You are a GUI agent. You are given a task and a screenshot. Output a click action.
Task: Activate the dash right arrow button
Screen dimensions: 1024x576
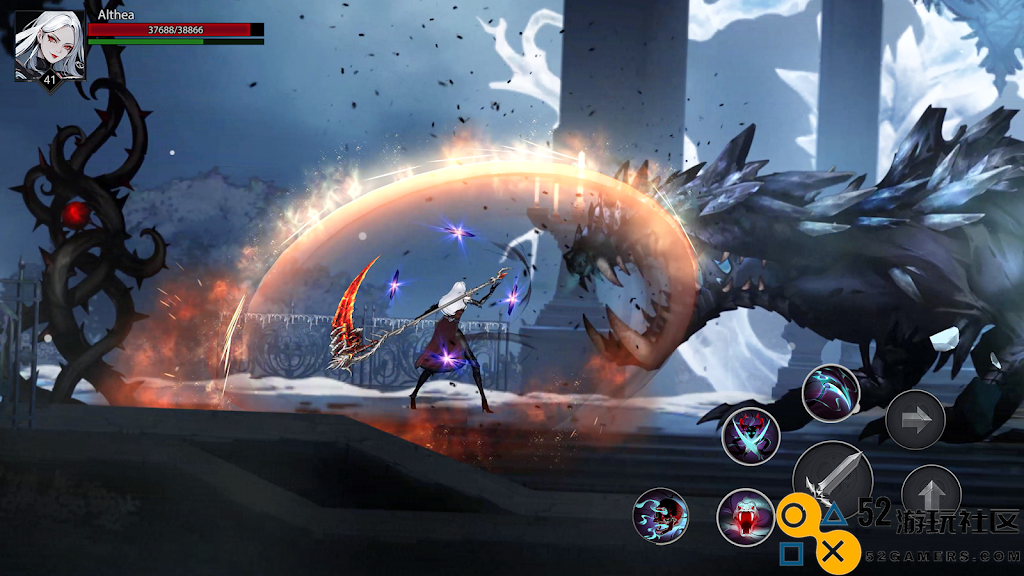point(915,419)
